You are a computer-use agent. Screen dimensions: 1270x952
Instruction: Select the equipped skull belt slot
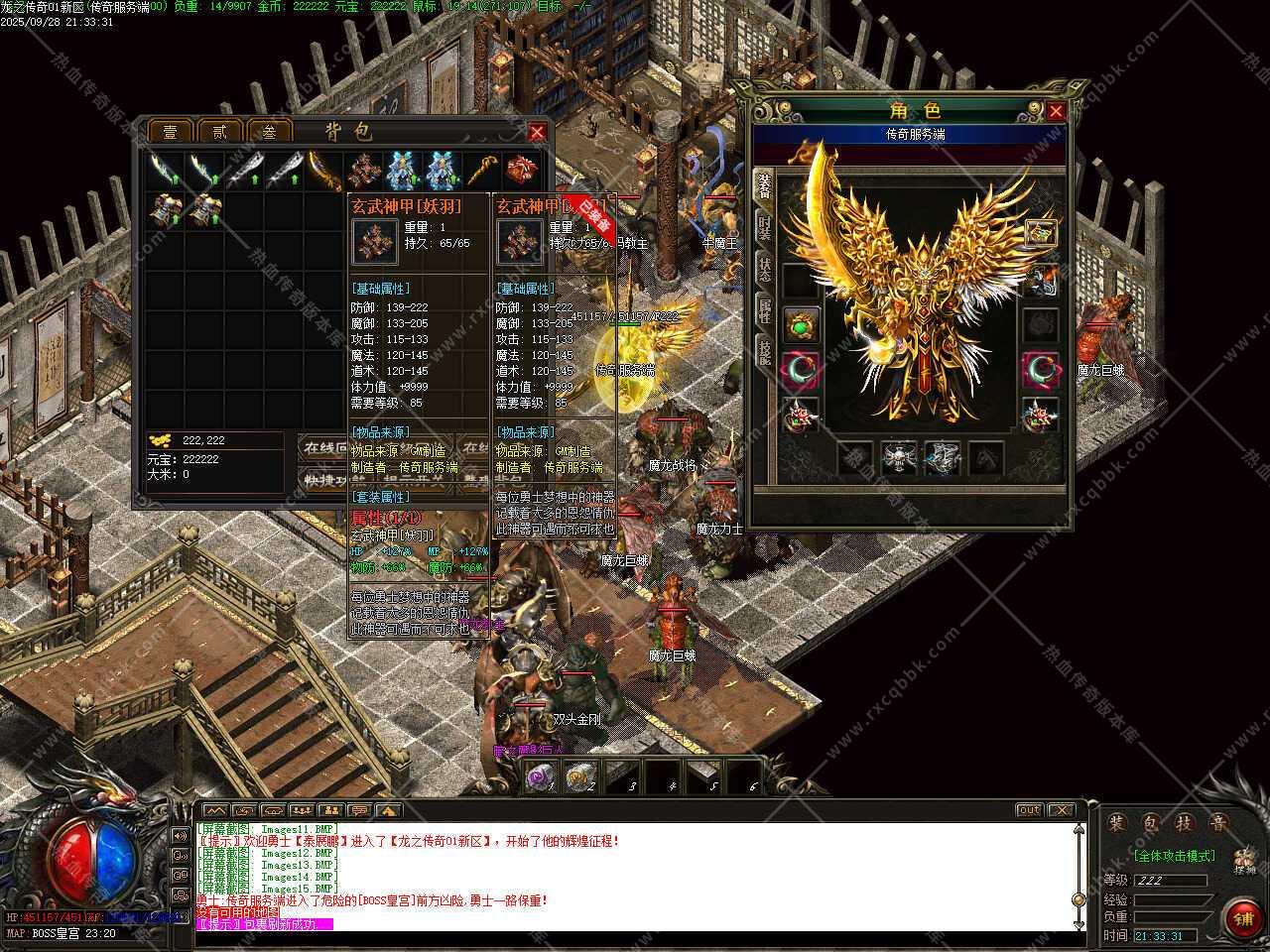(900, 457)
